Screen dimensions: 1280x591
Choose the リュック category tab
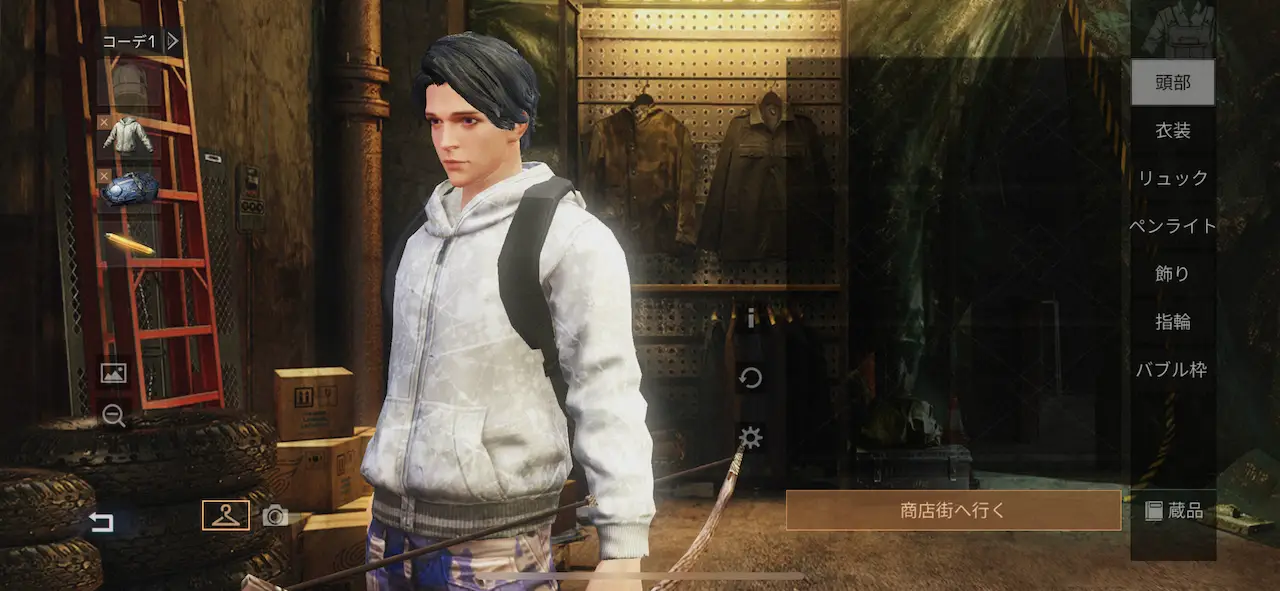coord(1172,178)
